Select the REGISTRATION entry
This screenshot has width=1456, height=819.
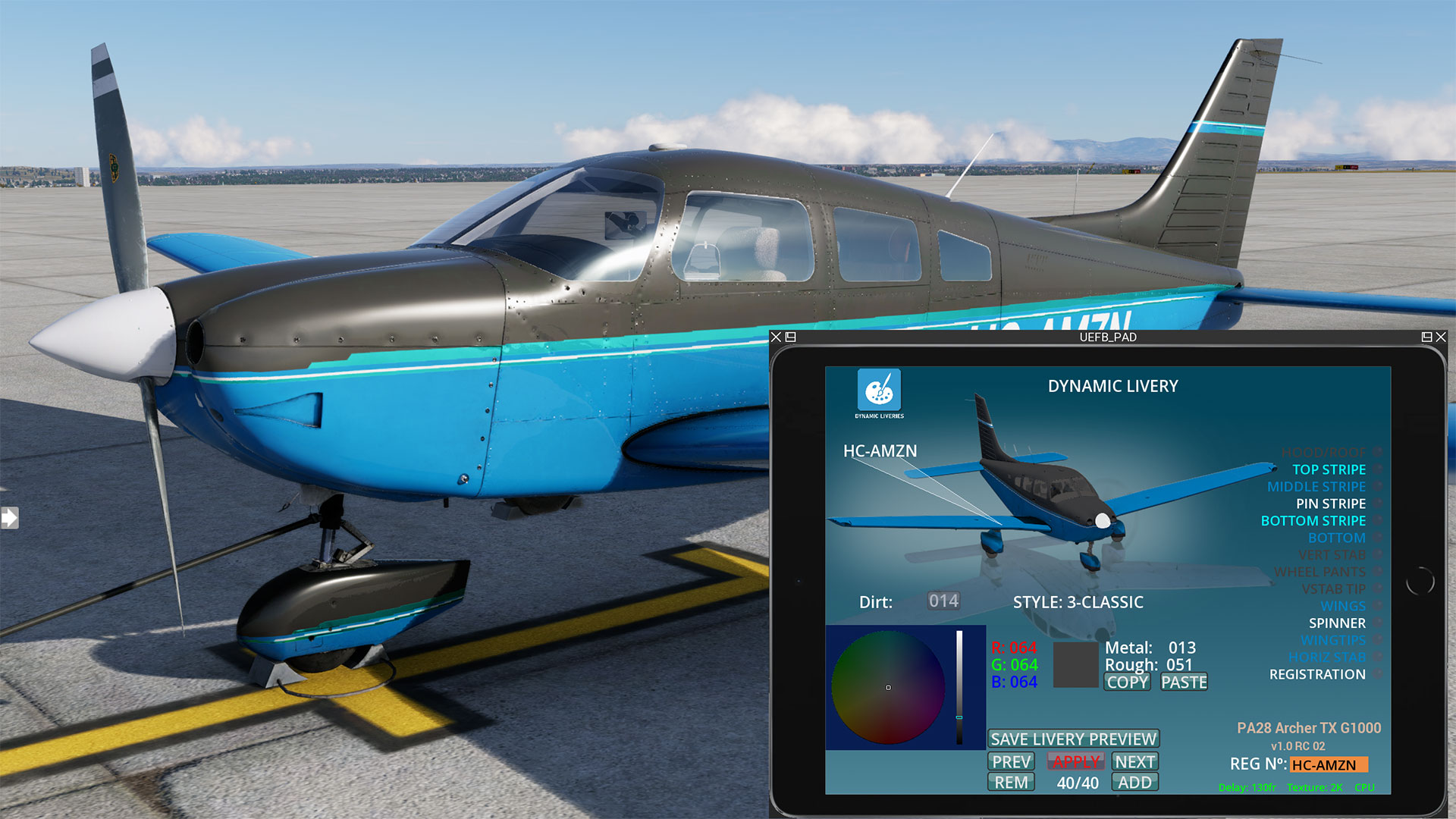1317,674
